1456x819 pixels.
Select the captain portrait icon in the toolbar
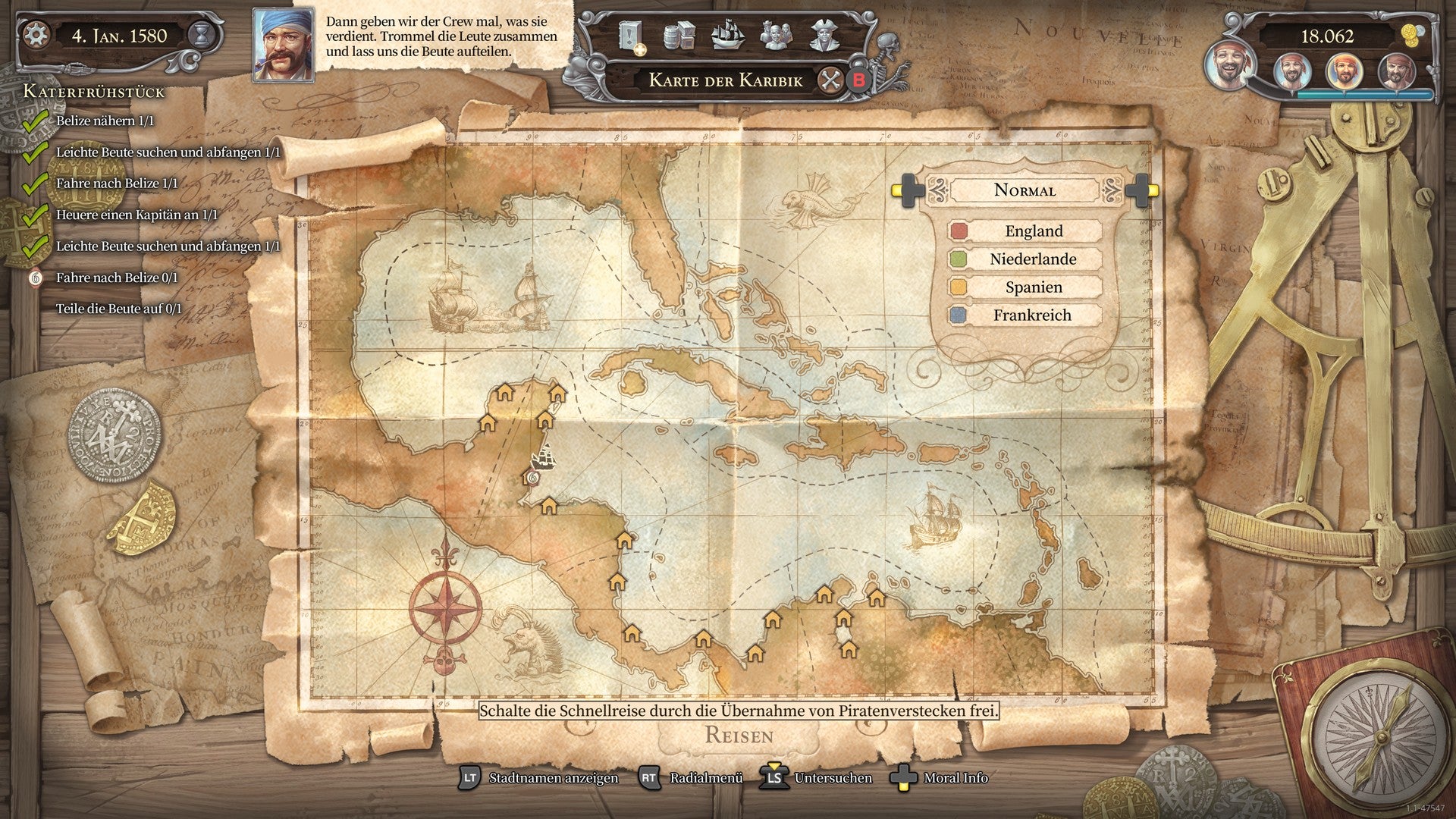click(x=824, y=36)
